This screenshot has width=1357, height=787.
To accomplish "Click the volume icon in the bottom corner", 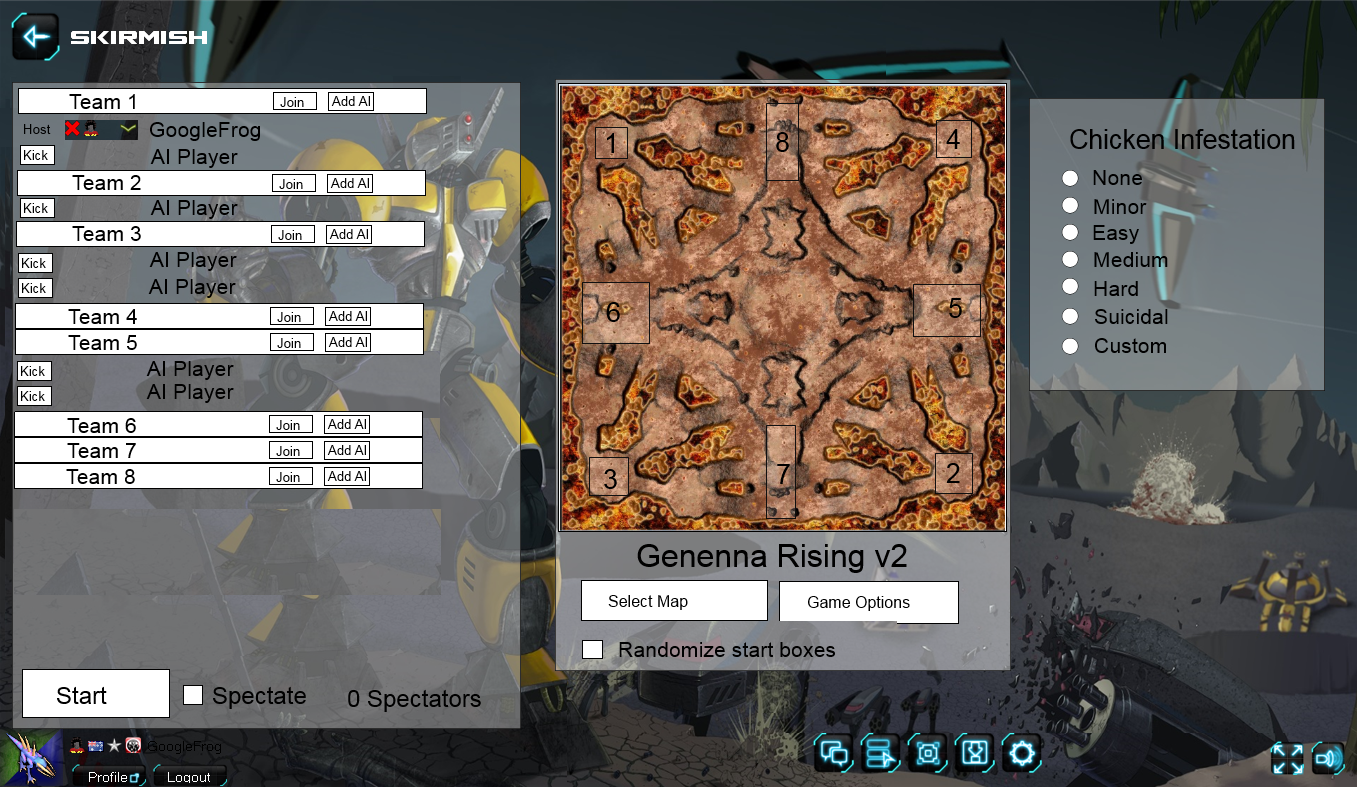I will pyautogui.click(x=1328, y=759).
